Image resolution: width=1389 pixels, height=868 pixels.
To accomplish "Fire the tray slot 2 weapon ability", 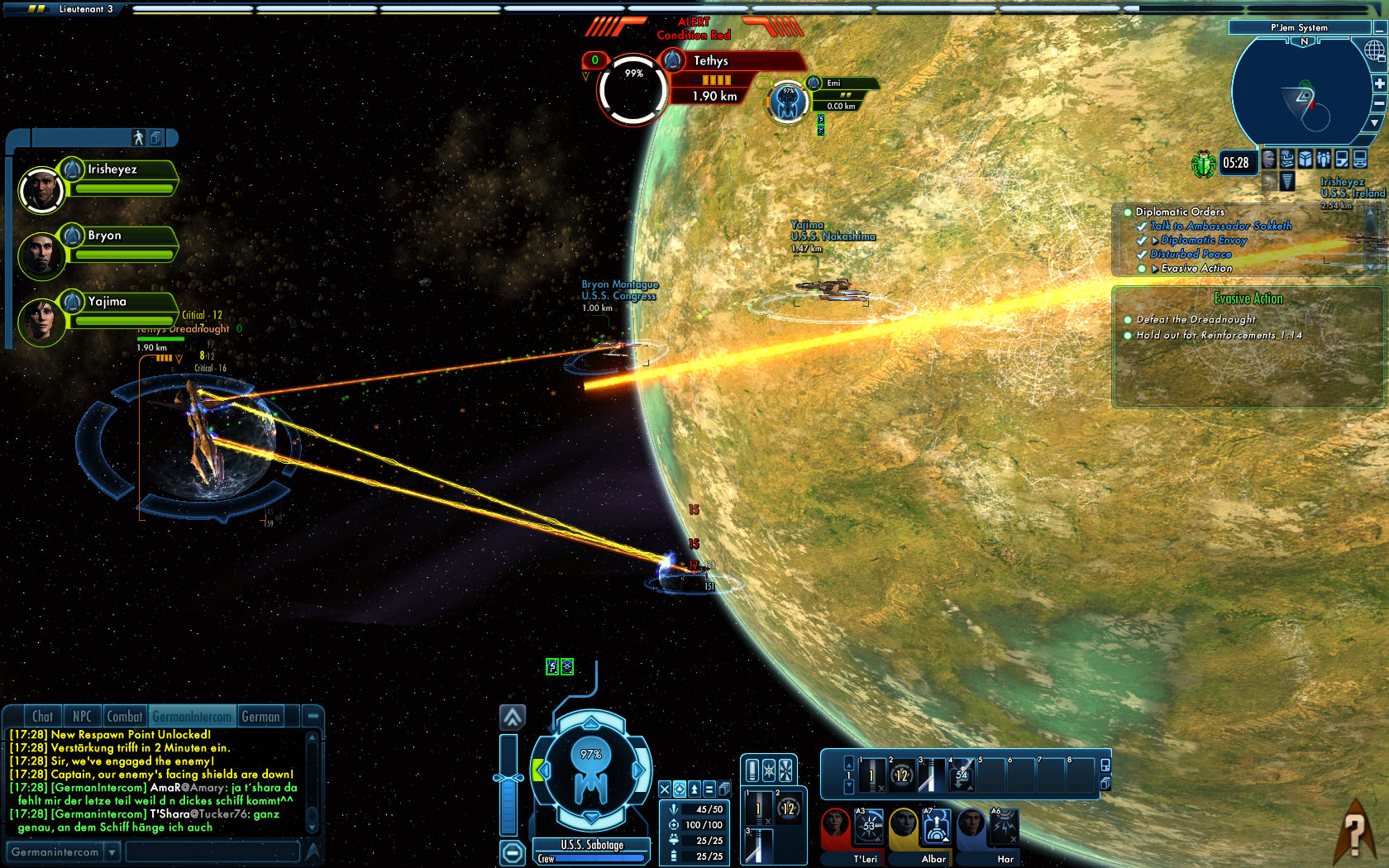I will tap(901, 775).
